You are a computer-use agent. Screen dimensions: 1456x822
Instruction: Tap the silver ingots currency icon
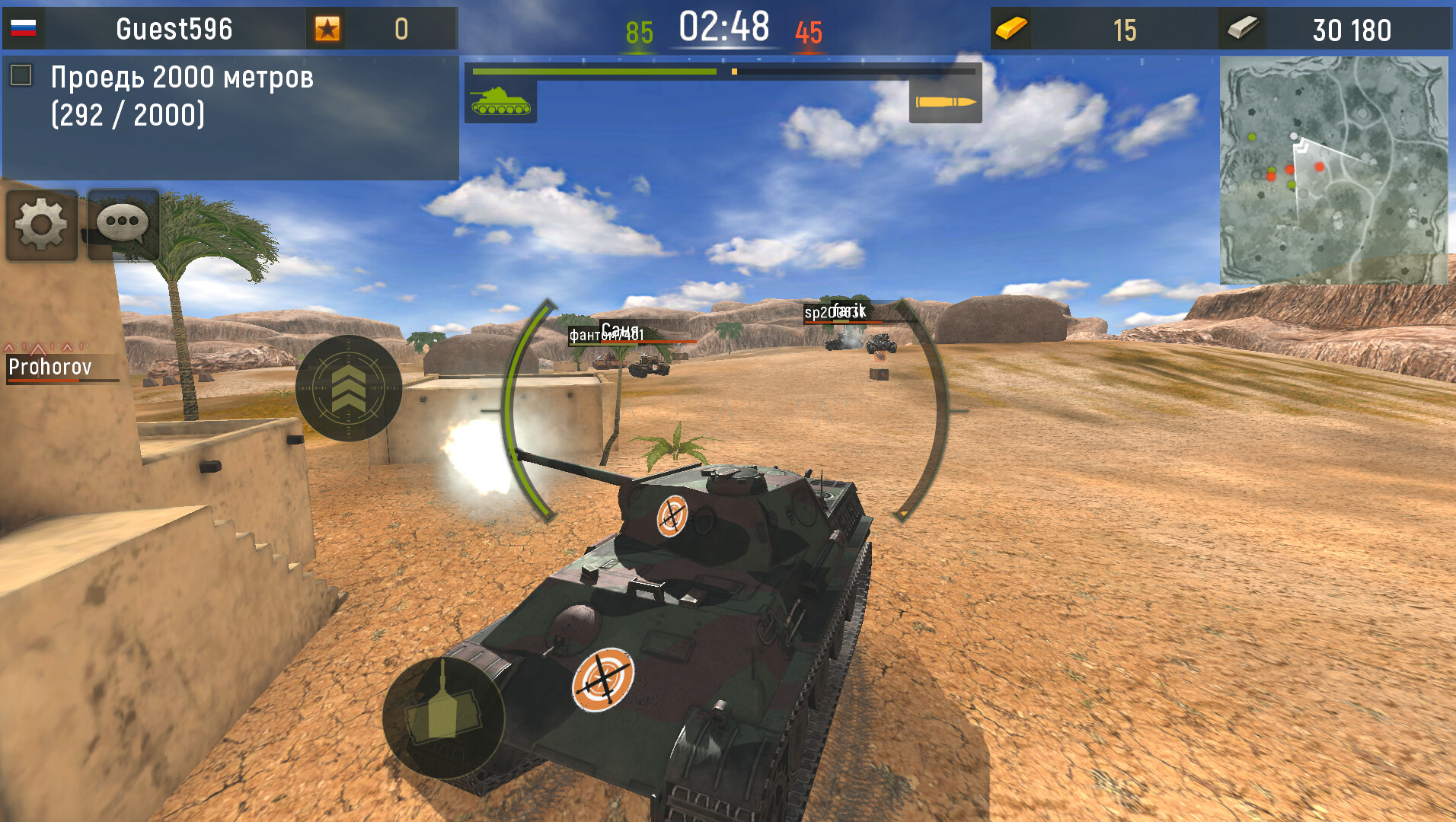pos(1242,29)
